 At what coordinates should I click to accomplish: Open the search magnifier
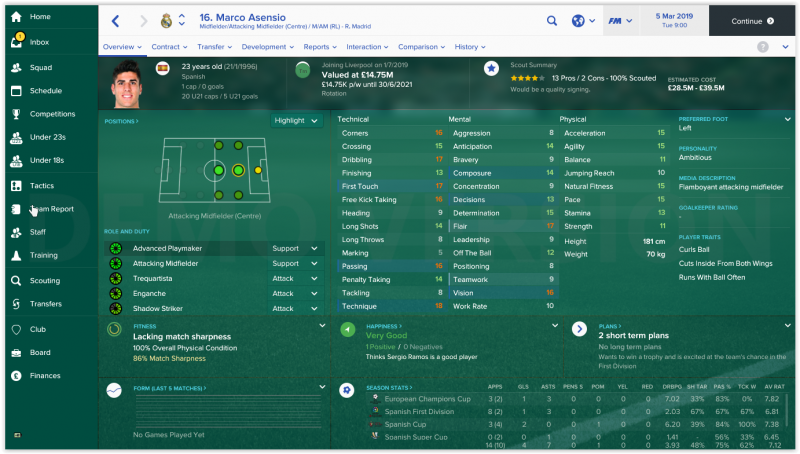(x=552, y=20)
